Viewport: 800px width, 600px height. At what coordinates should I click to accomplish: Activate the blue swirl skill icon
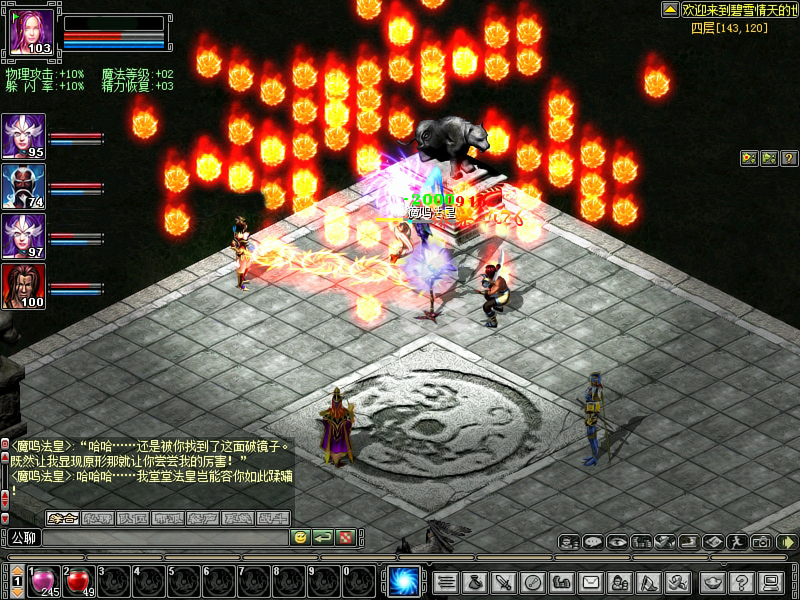coord(404,581)
